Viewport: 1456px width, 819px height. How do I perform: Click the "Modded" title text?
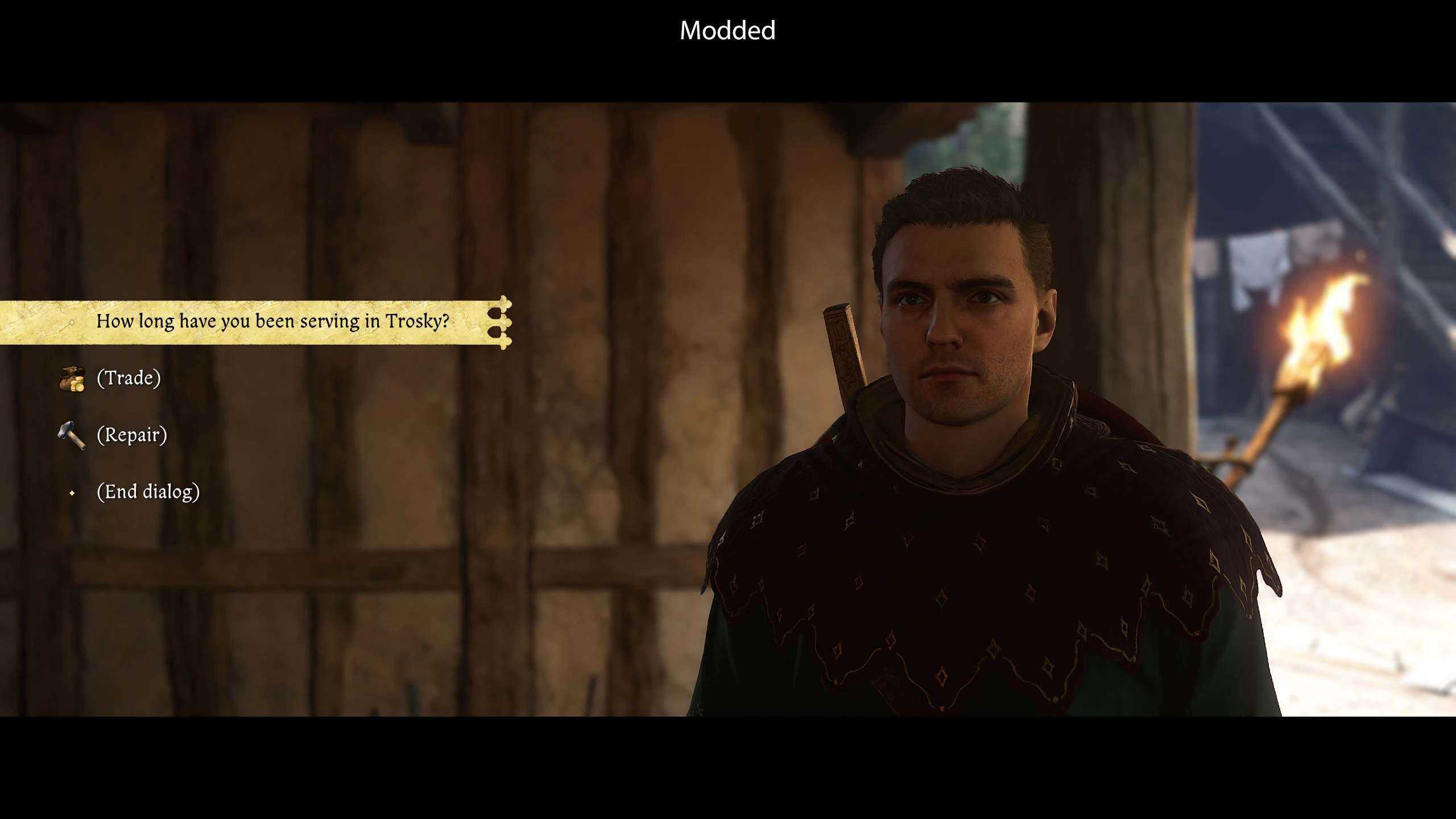pyautogui.click(x=728, y=31)
